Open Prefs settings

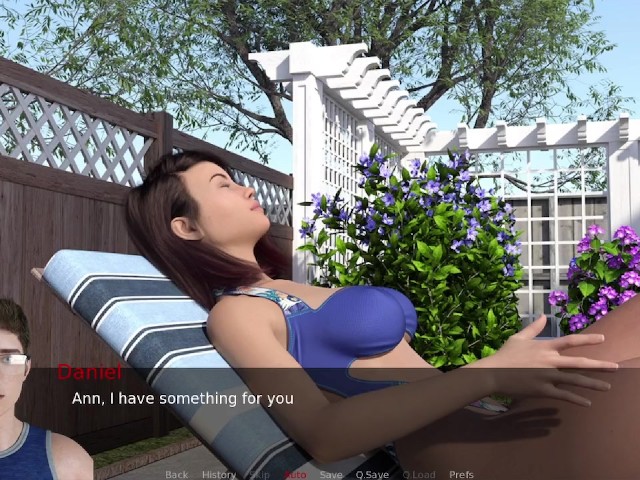(x=461, y=474)
